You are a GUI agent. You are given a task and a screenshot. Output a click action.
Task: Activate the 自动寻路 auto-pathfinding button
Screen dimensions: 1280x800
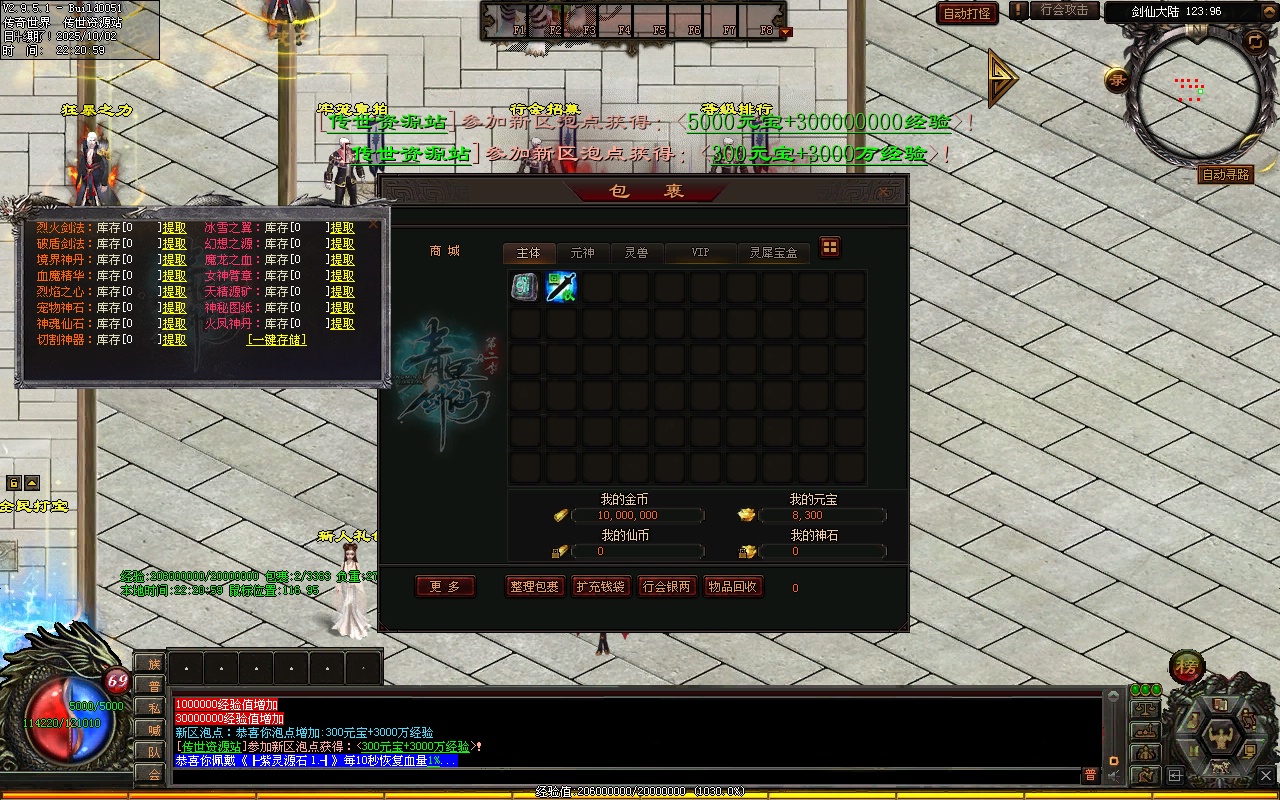pyautogui.click(x=1225, y=174)
